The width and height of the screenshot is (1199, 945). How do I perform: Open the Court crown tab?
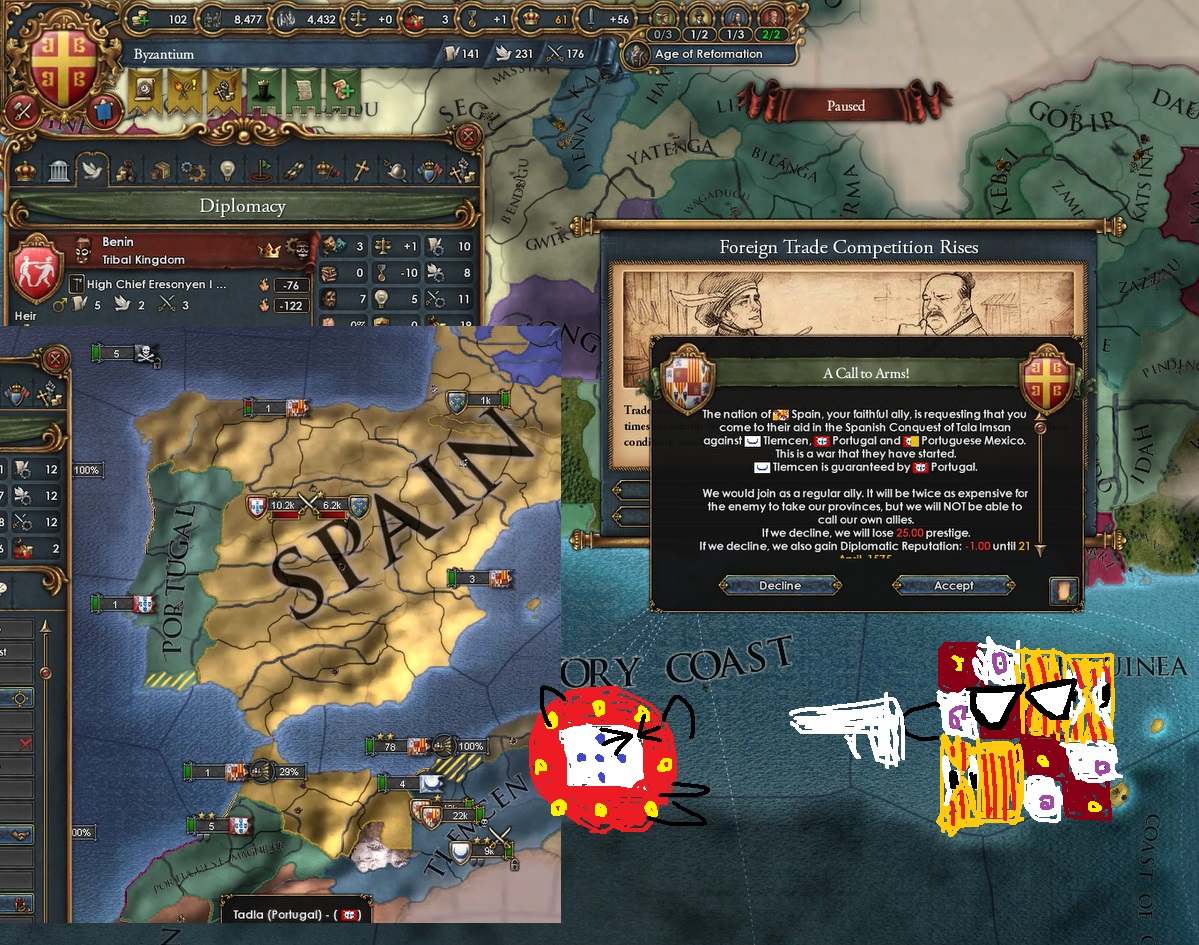click(26, 171)
